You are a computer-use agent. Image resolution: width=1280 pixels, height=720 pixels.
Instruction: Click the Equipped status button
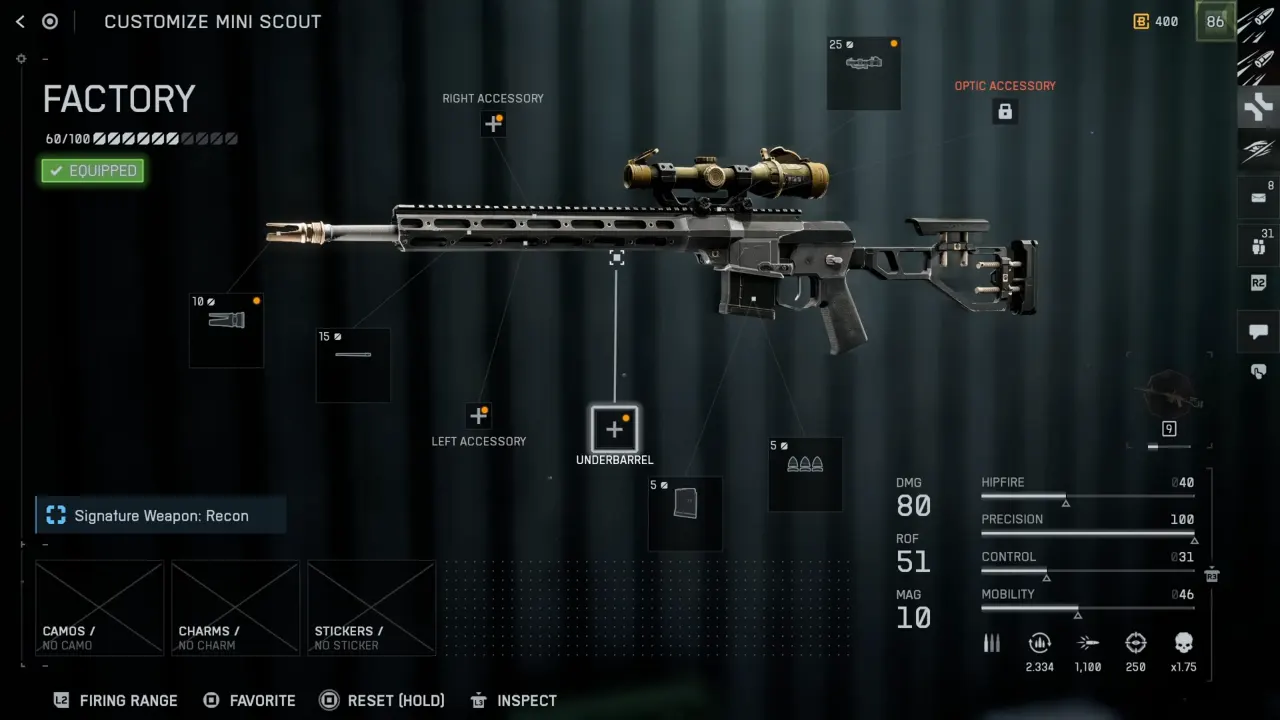coord(93,171)
